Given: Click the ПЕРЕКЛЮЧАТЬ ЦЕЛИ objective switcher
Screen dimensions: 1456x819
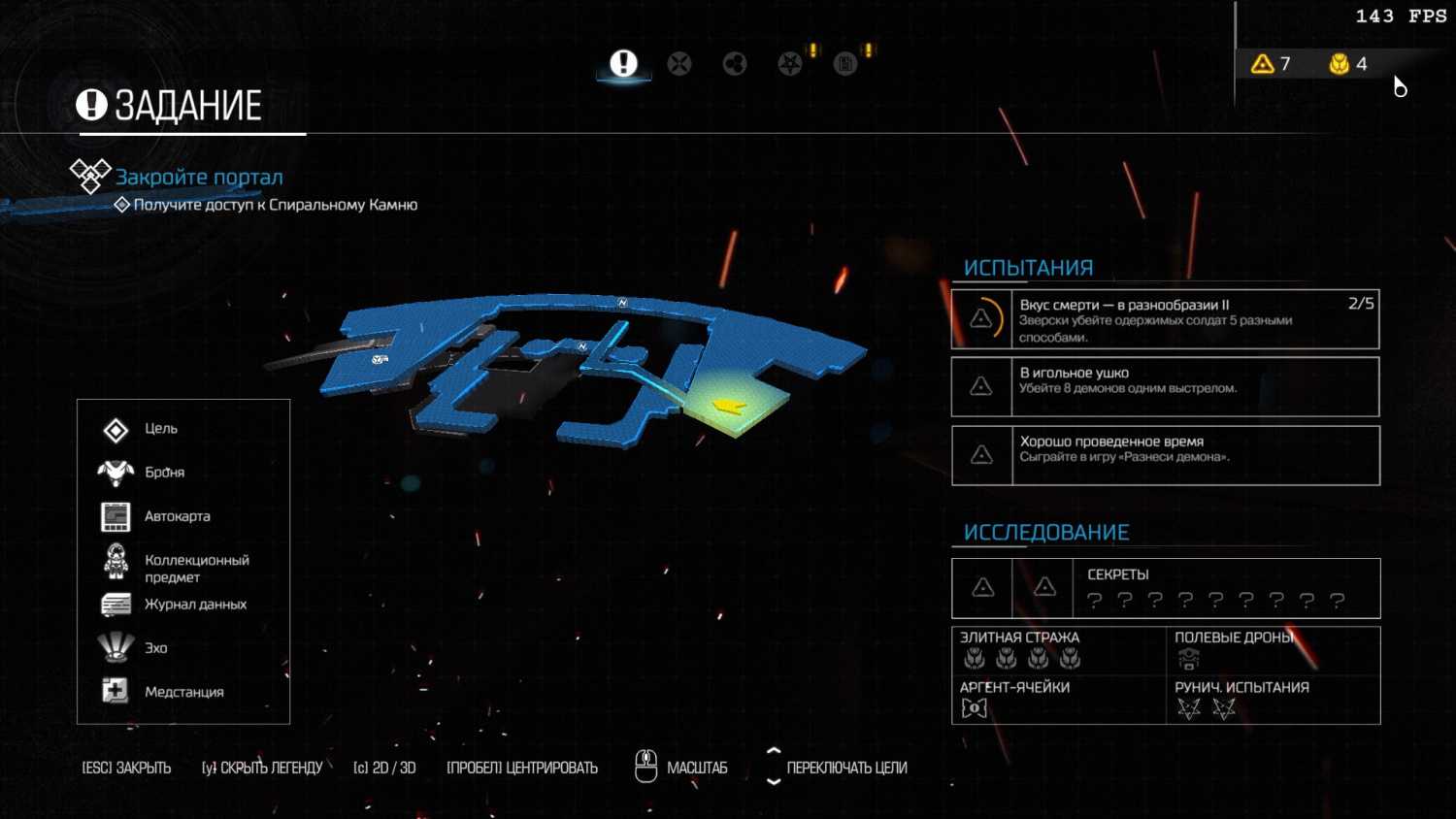Looking at the screenshot, I should click(x=845, y=768).
